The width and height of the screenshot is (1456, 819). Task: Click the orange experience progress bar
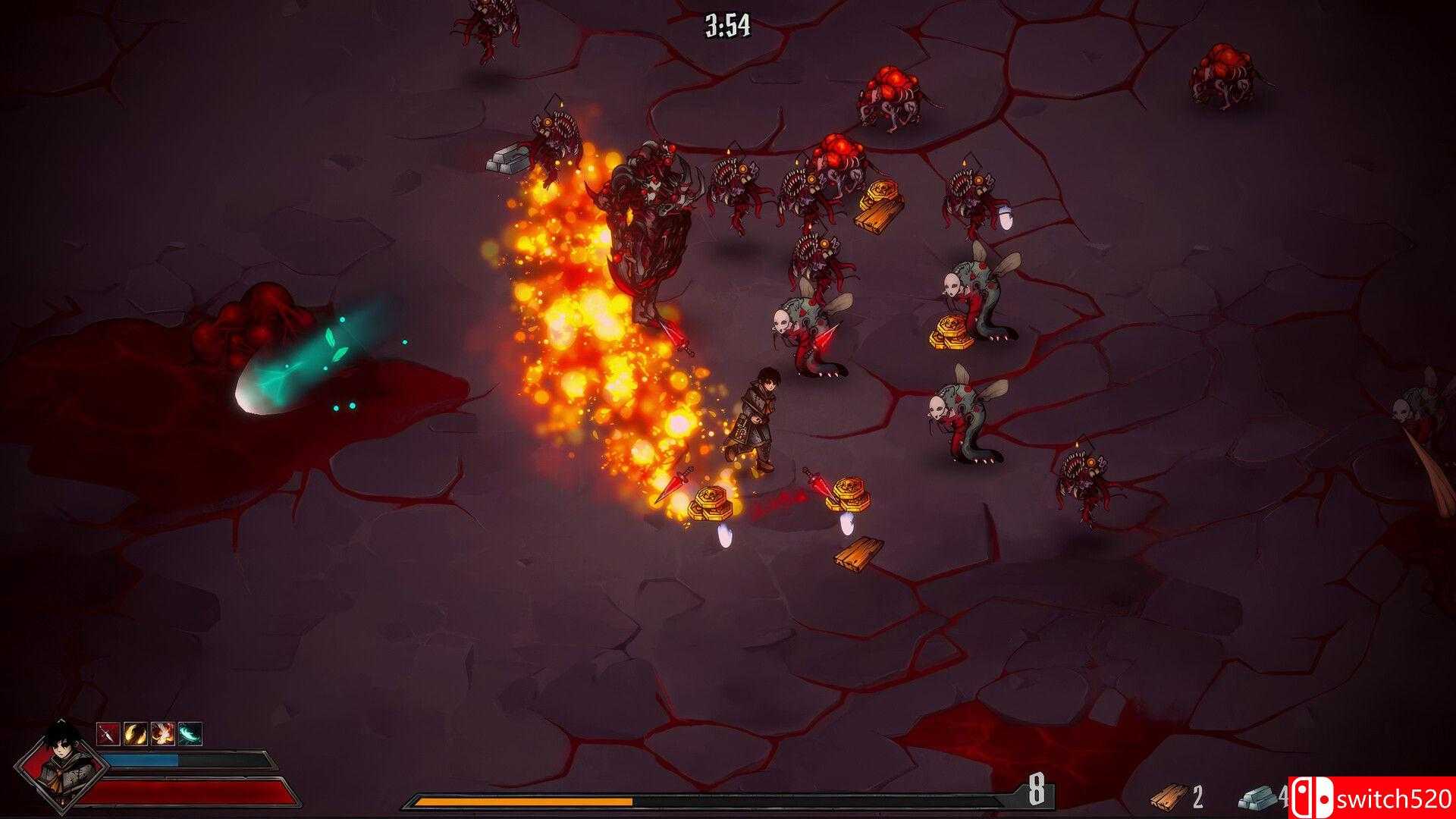pyautogui.click(x=523, y=802)
